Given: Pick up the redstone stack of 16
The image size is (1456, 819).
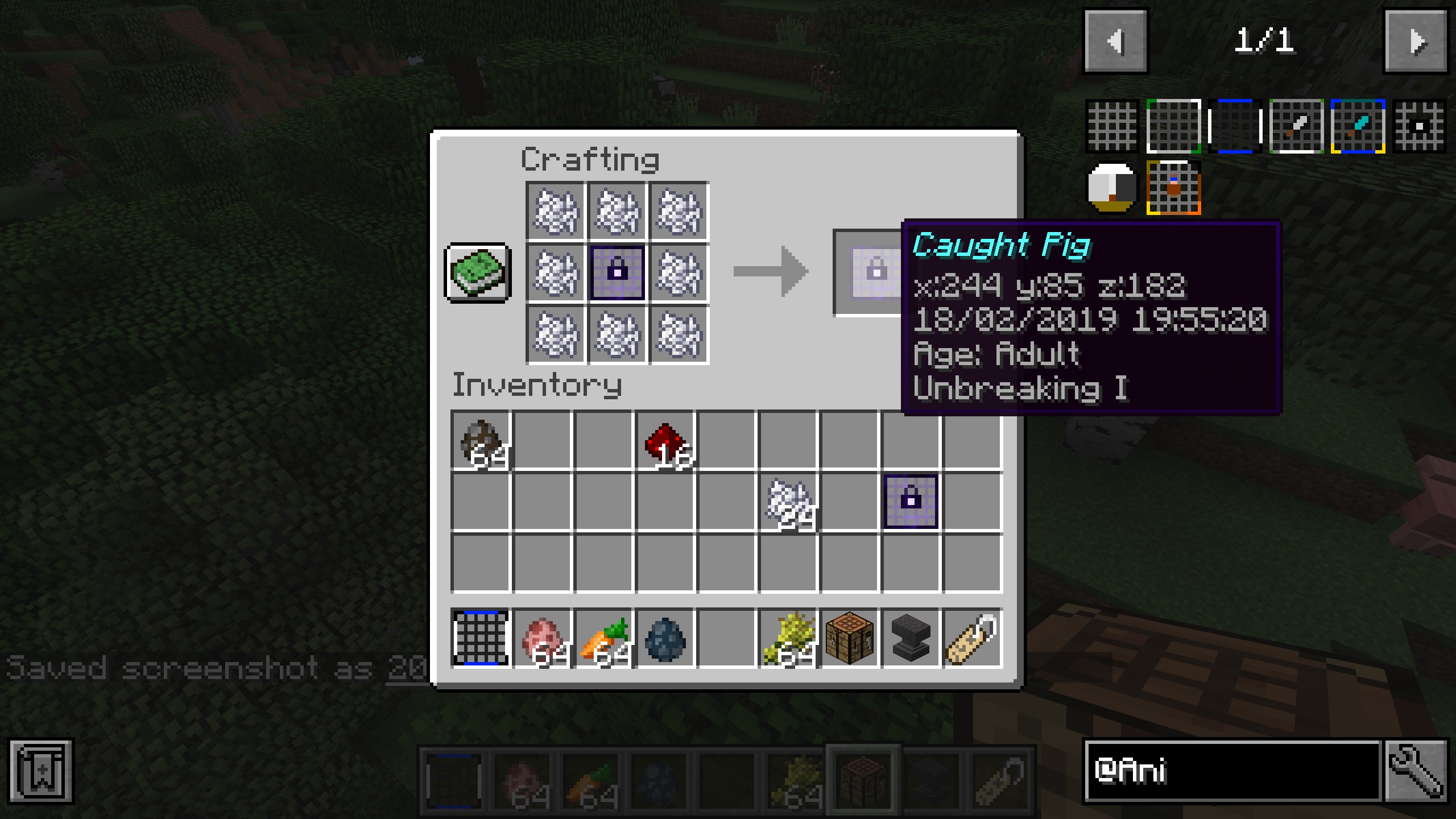Looking at the screenshot, I should pyautogui.click(x=665, y=441).
